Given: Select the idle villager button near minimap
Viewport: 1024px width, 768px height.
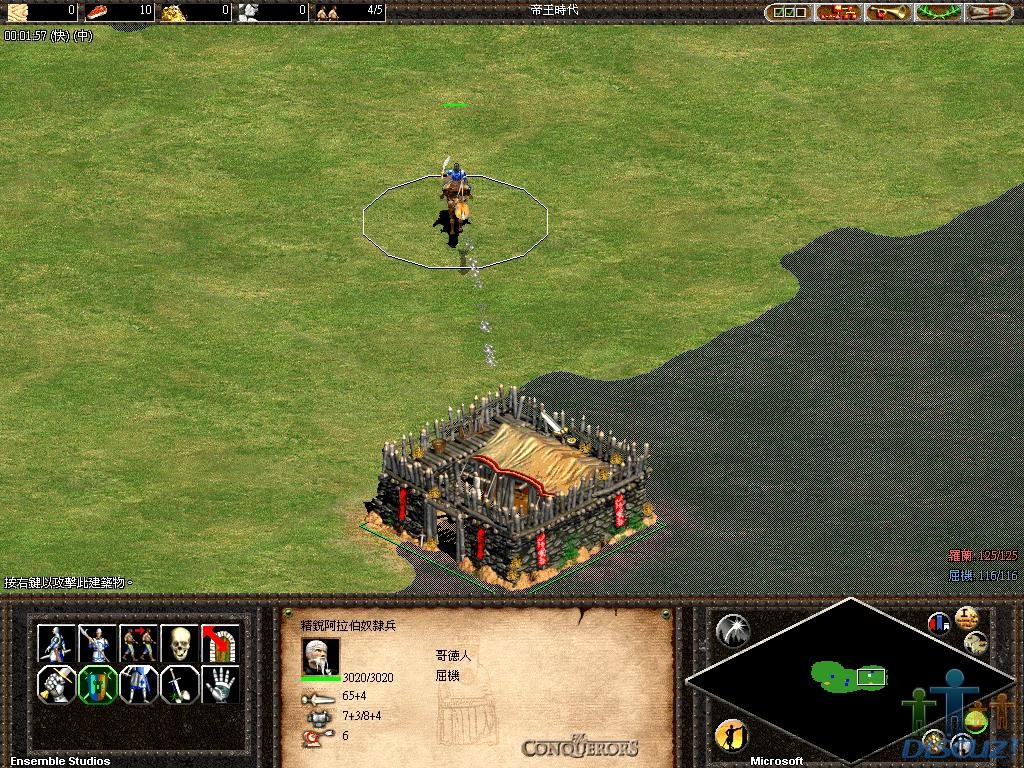Looking at the screenshot, I should 731,736.
